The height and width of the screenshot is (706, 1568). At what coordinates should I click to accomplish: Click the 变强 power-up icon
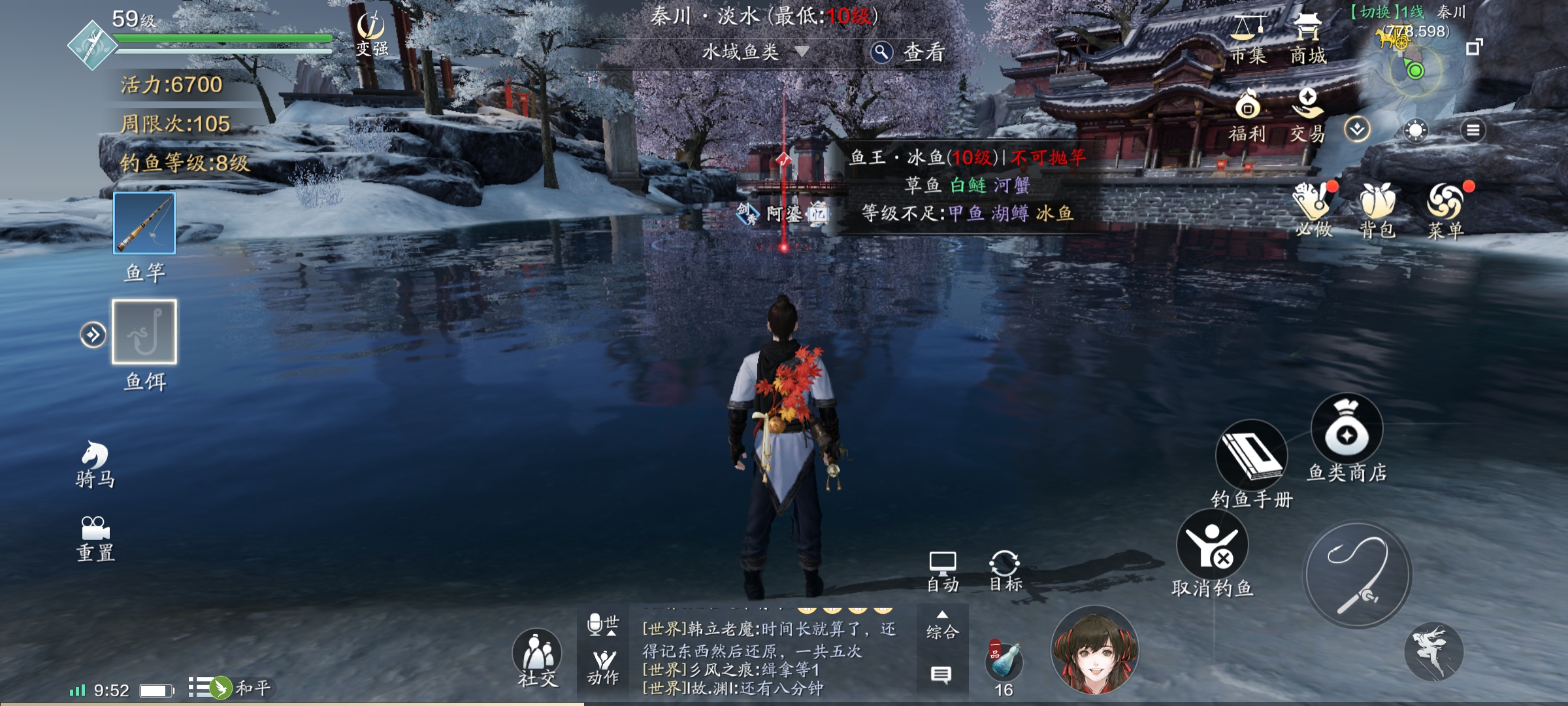point(372,35)
